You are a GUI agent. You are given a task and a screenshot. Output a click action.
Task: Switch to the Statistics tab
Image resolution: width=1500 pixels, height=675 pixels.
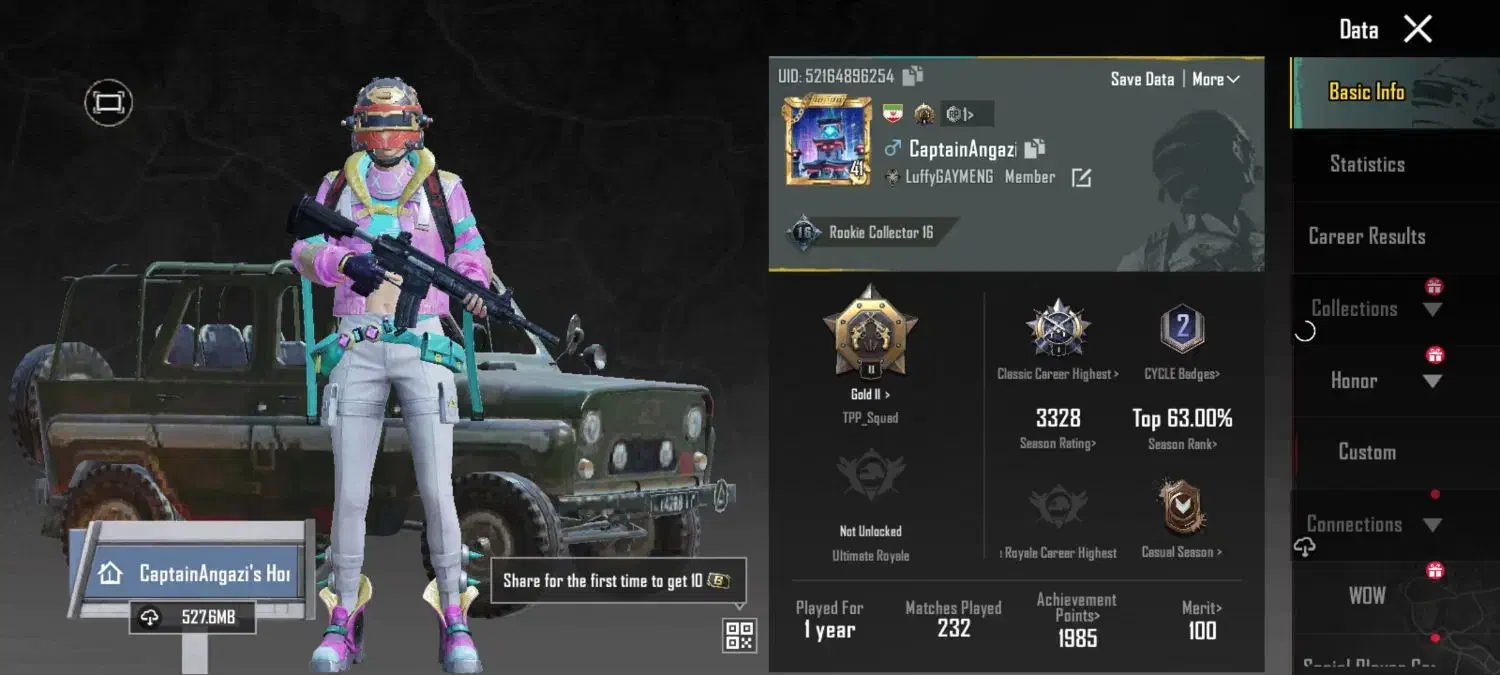coord(1367,165)
